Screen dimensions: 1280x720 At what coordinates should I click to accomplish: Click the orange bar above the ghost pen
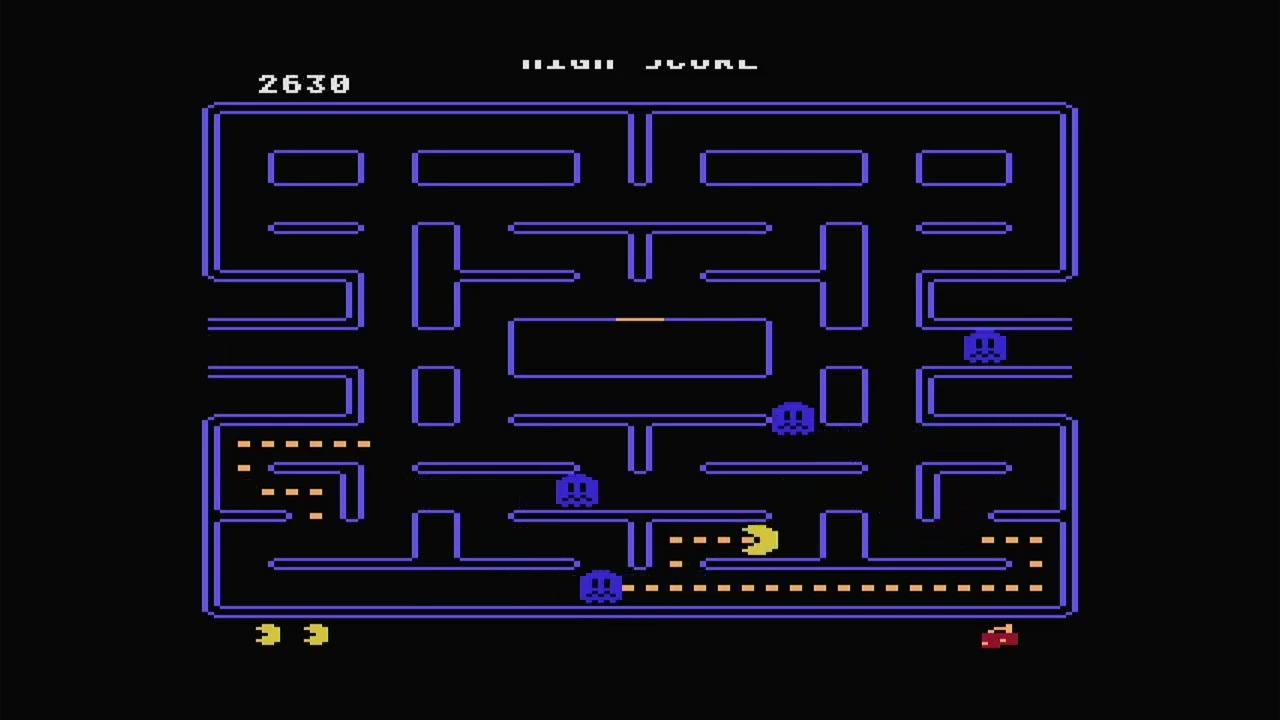(640, 318)
